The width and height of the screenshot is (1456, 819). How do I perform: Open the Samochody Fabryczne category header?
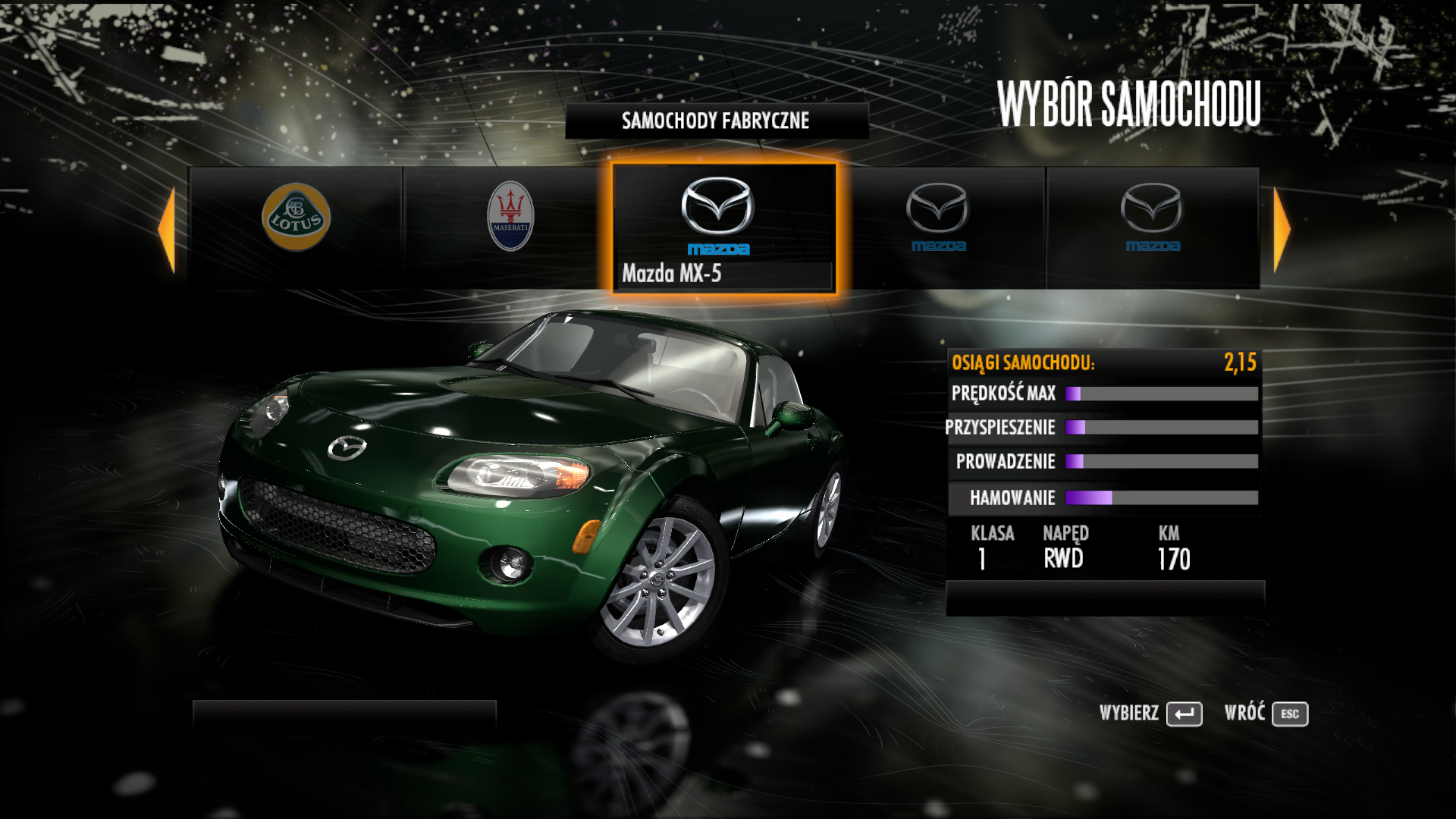[716, 121]
